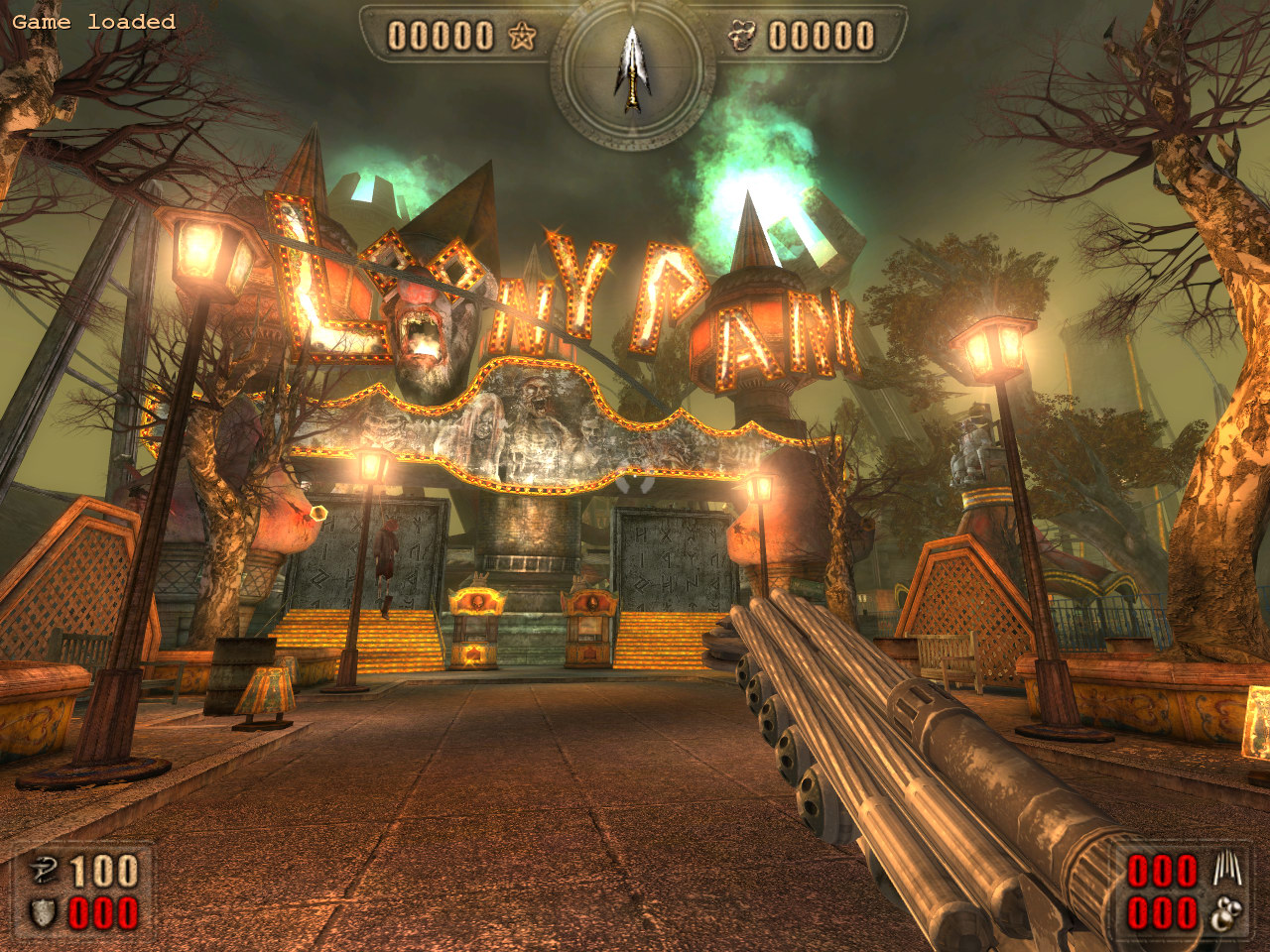1270x952 pixels.
Task: Select the grenade ammo icon
Action: coord(1226,913)
